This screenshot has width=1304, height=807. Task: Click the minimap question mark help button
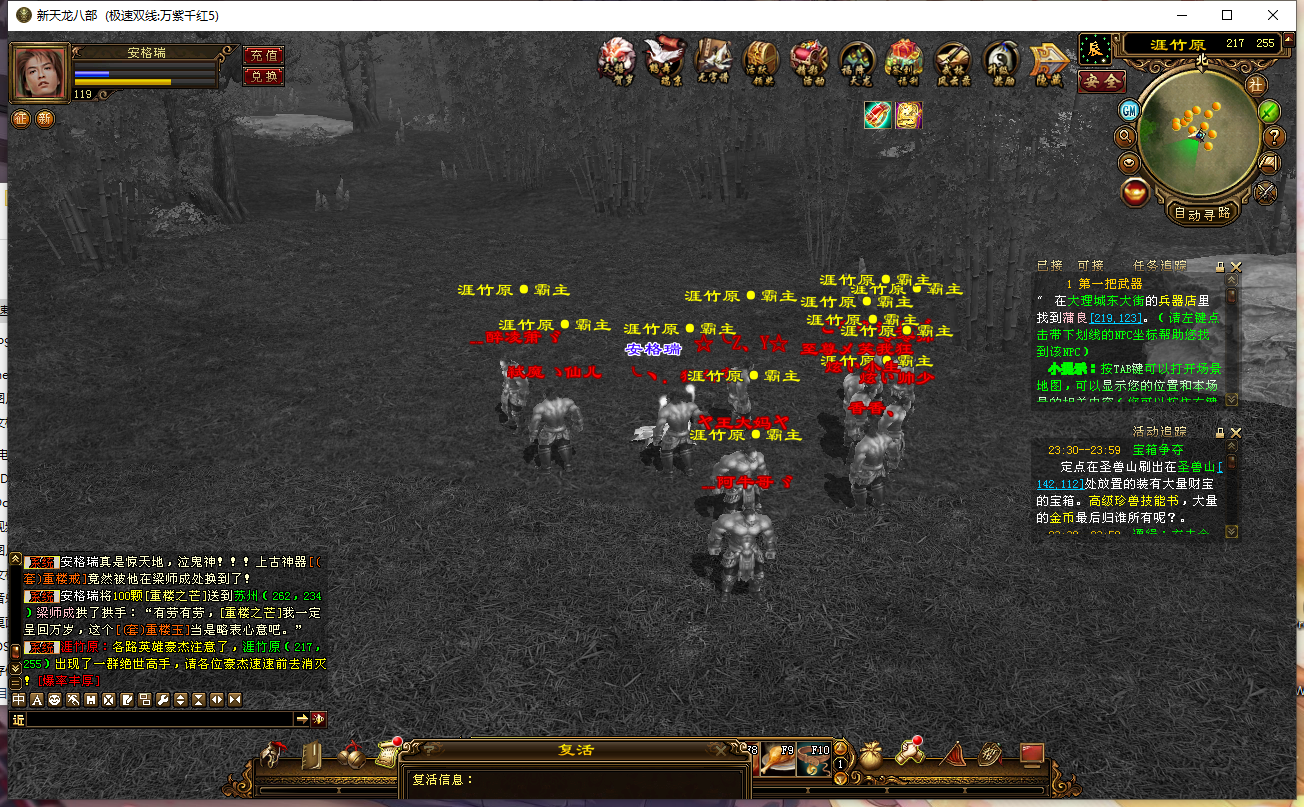[x=1274, y=137]
